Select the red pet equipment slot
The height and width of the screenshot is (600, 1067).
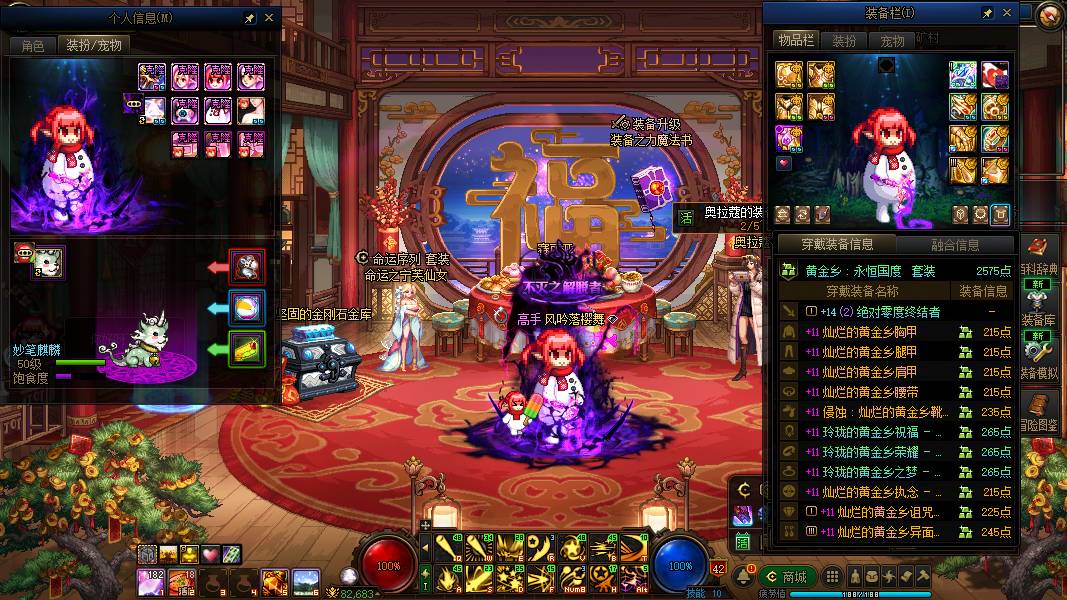[247, 266]
